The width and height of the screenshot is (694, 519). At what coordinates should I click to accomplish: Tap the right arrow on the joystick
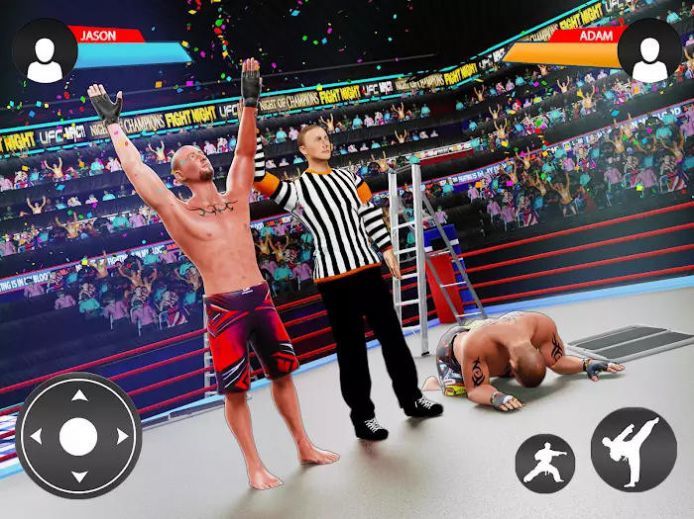[121, 437]
